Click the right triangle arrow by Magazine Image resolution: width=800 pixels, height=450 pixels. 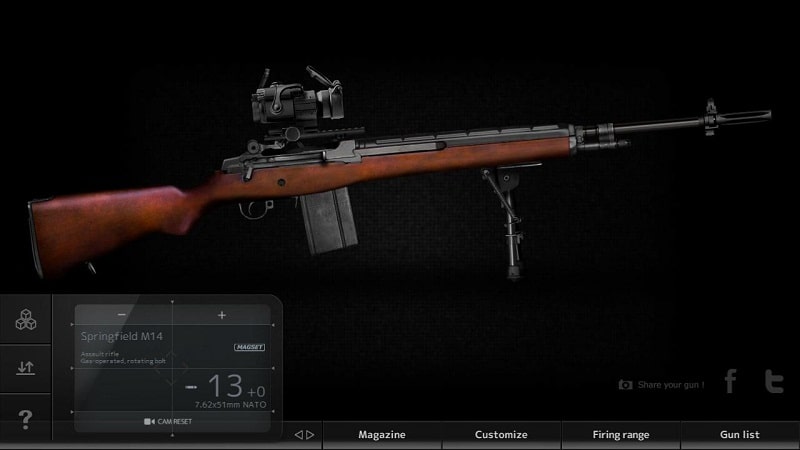(311, 435)
